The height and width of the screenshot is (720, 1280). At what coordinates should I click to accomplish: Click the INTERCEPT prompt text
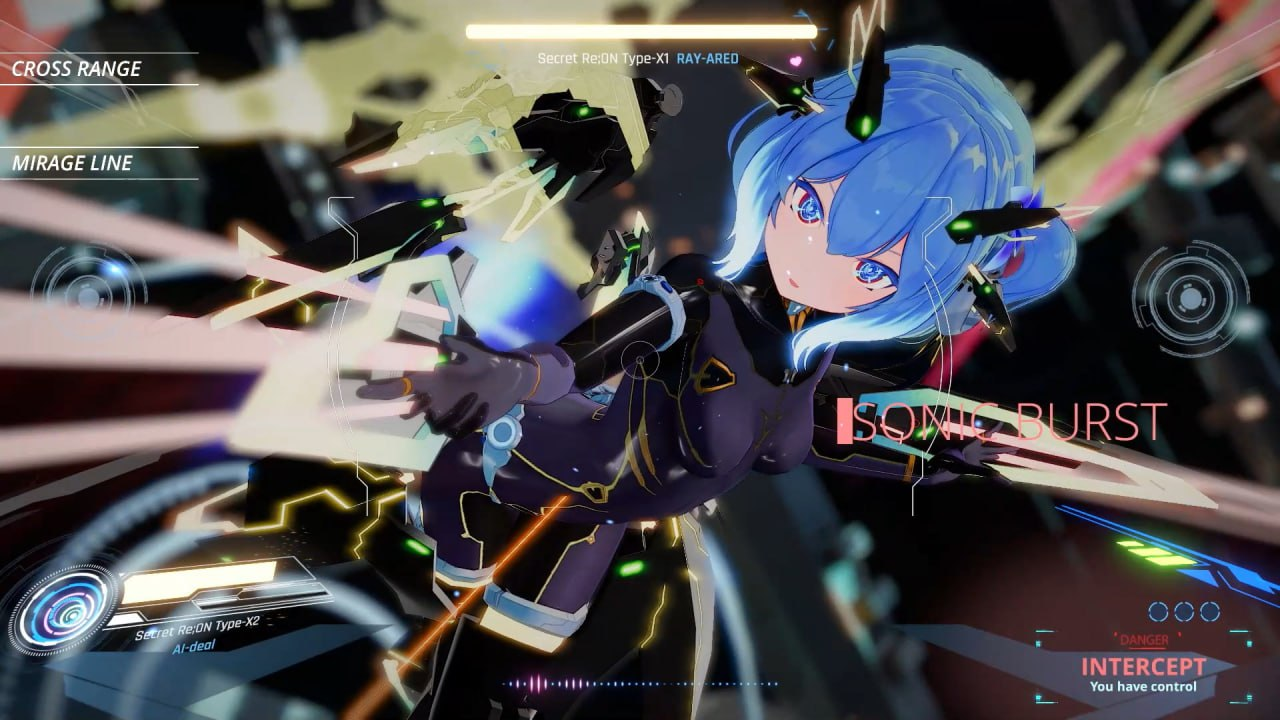(x=1143, y=666)
